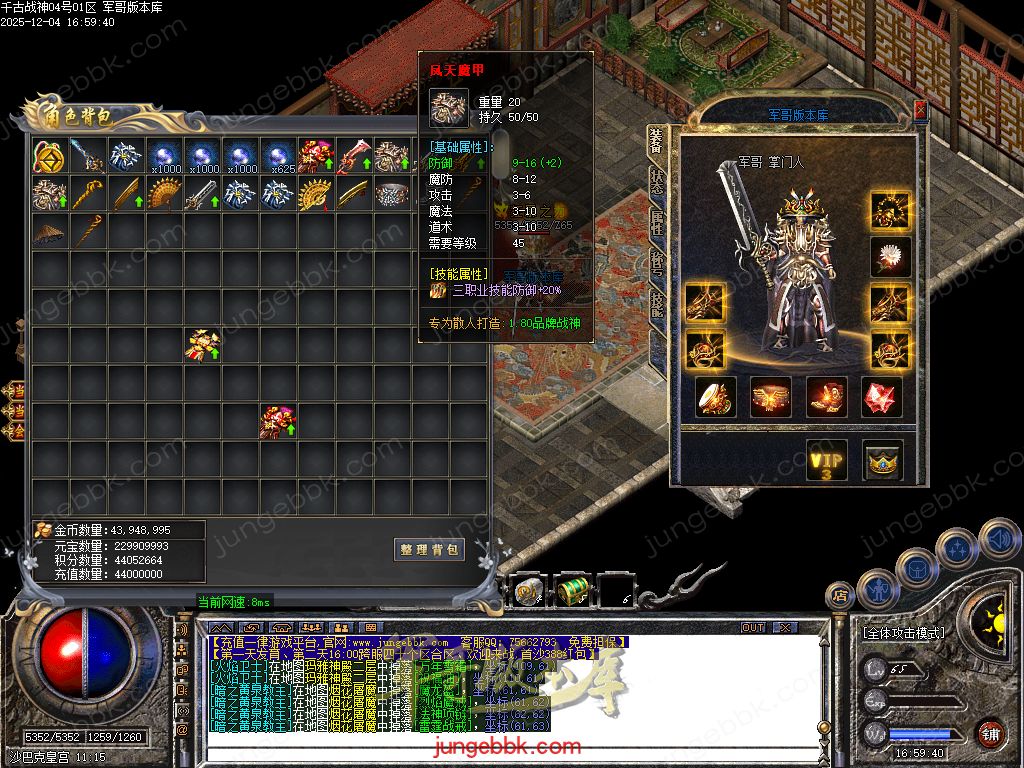The image size is (1024, 768).
Task: Change the 全体攻击模式 attack mode
Action: pyautogui.click(x=902, y=633)
